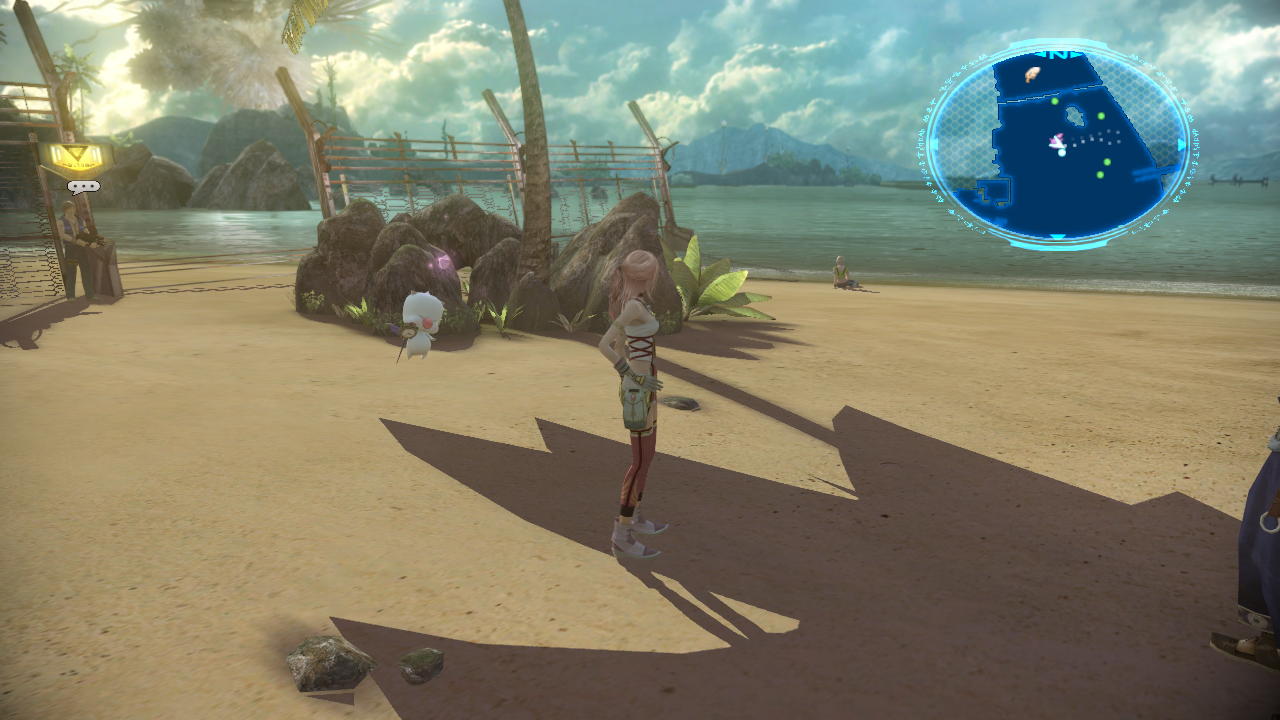Click the NPC sitting on the beach

[x=843, y=272]
